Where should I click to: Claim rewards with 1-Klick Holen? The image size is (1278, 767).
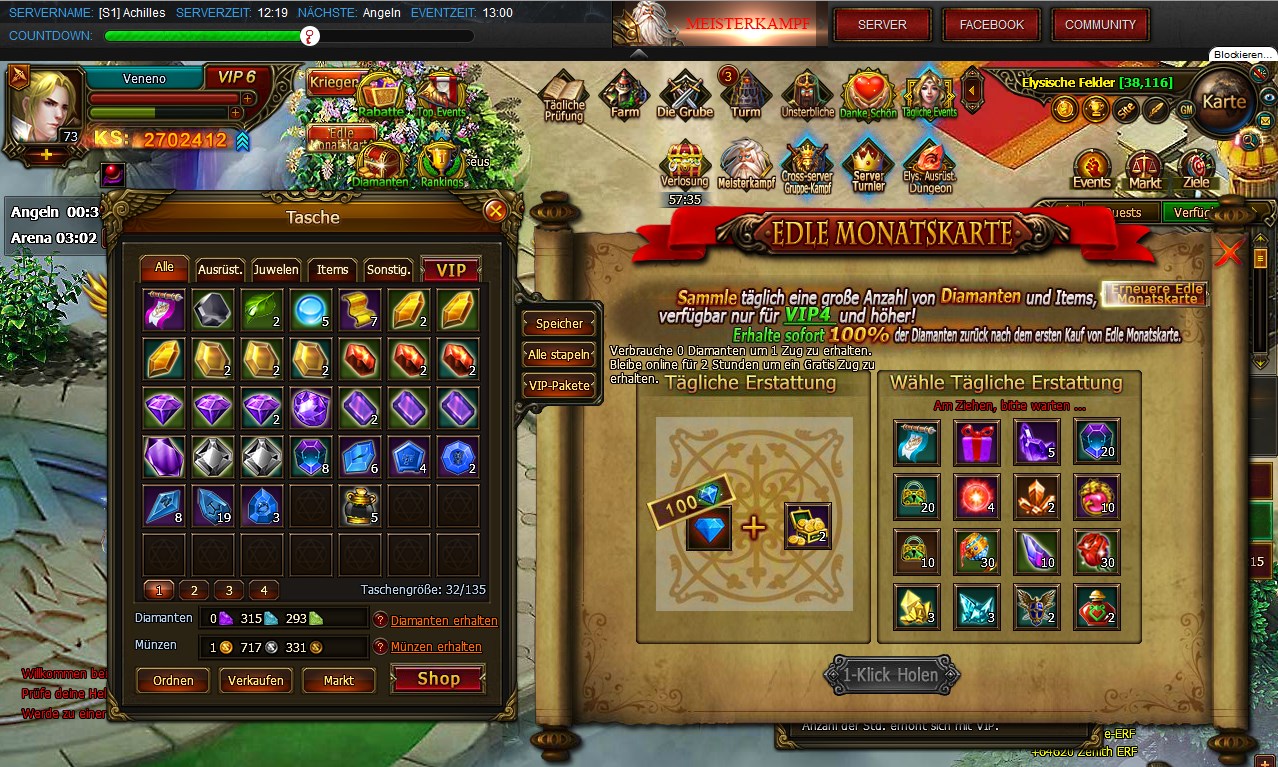pos(890,675)
